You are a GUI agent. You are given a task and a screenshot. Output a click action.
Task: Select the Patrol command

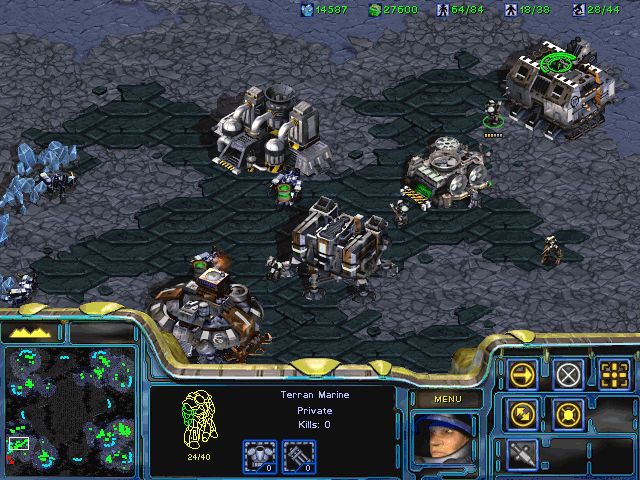pyautogui.click(x=523, y=414)
